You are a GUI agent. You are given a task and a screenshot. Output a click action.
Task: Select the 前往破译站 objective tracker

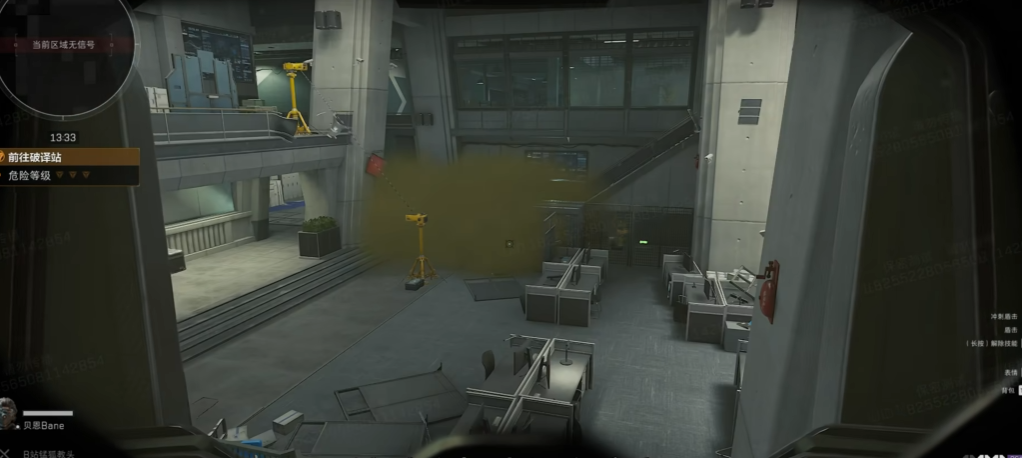[68, 157]
